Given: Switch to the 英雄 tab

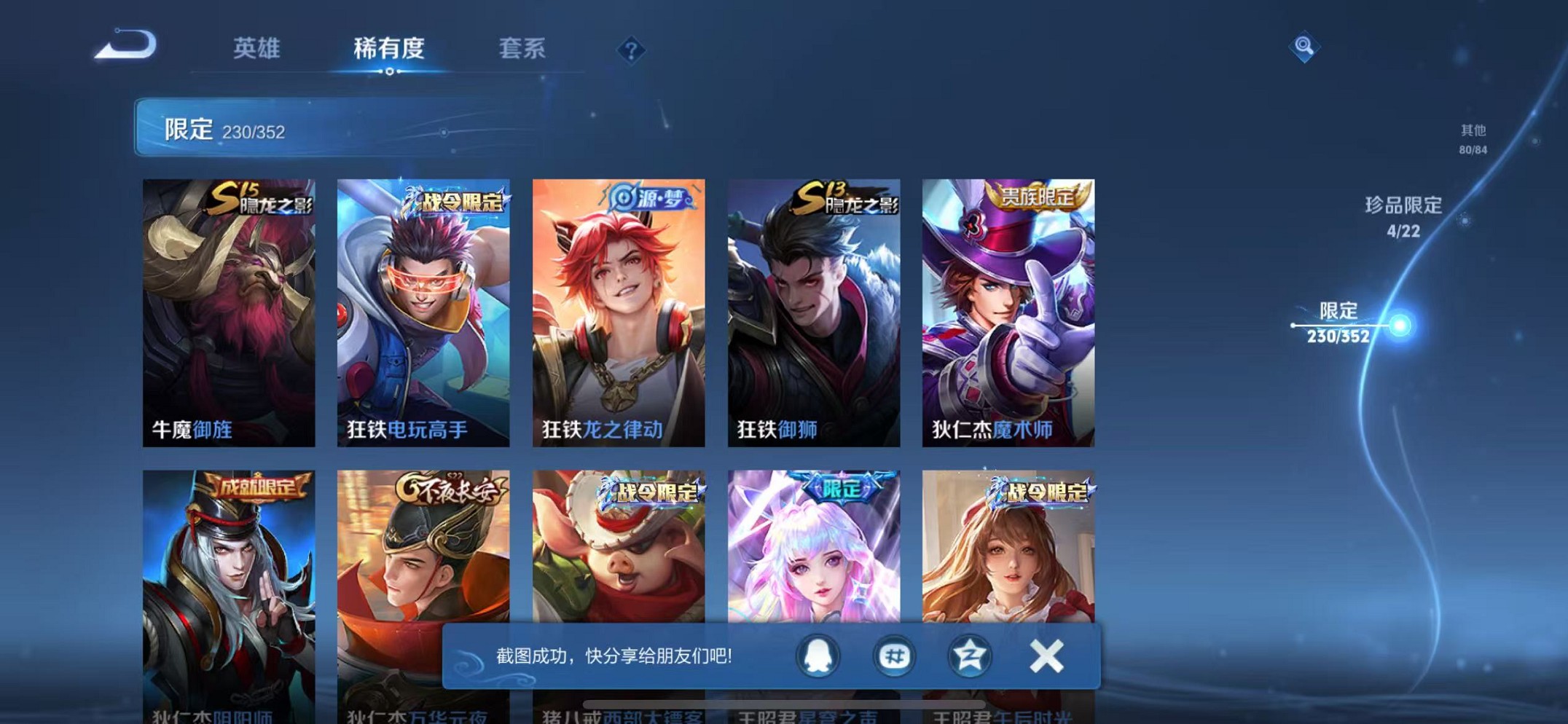Looking at the screenshot, I should click(257, 50).
